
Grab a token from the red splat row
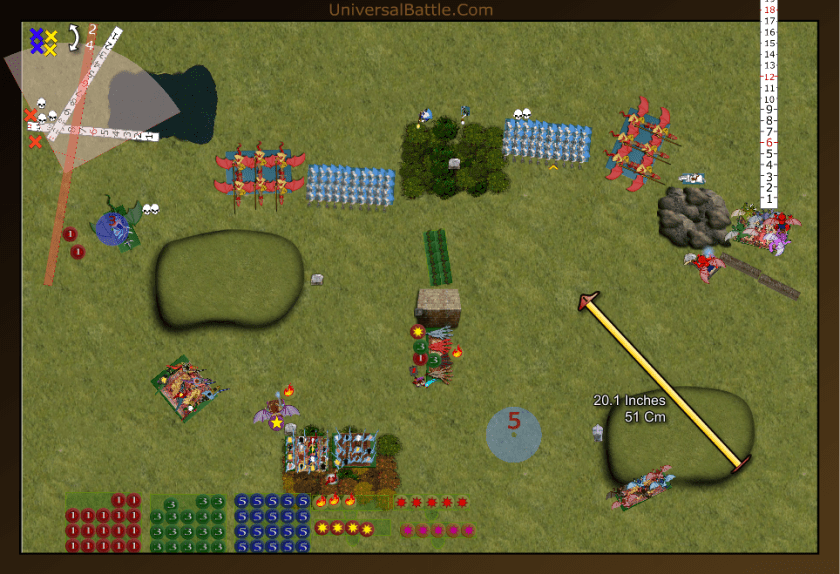[x=431, y=502]
